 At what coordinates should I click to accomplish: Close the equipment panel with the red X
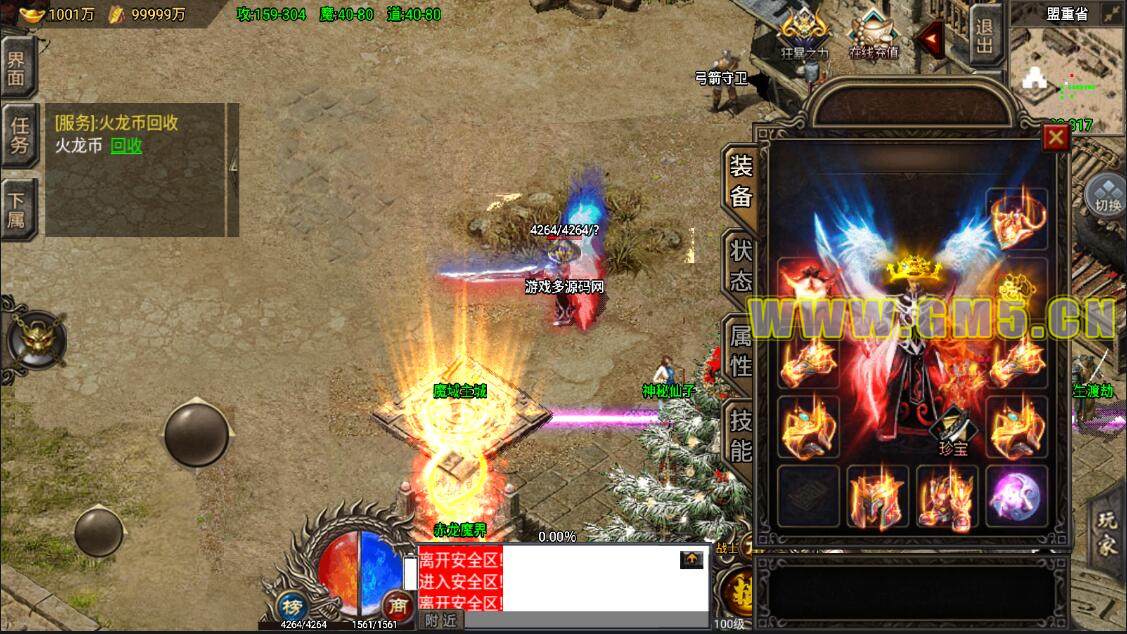(x=1055, y=138)
